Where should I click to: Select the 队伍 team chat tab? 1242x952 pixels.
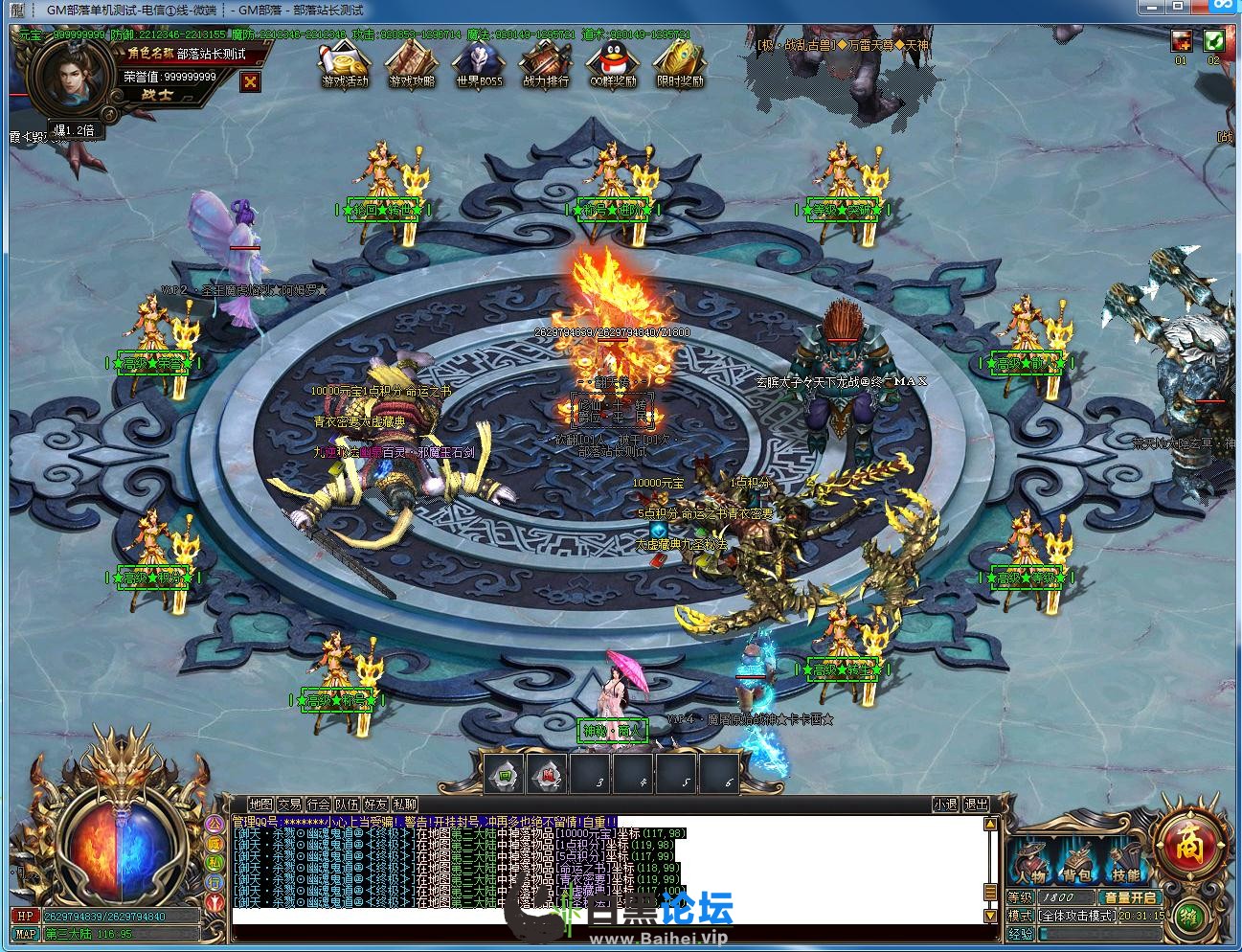(x=347, y=805)
